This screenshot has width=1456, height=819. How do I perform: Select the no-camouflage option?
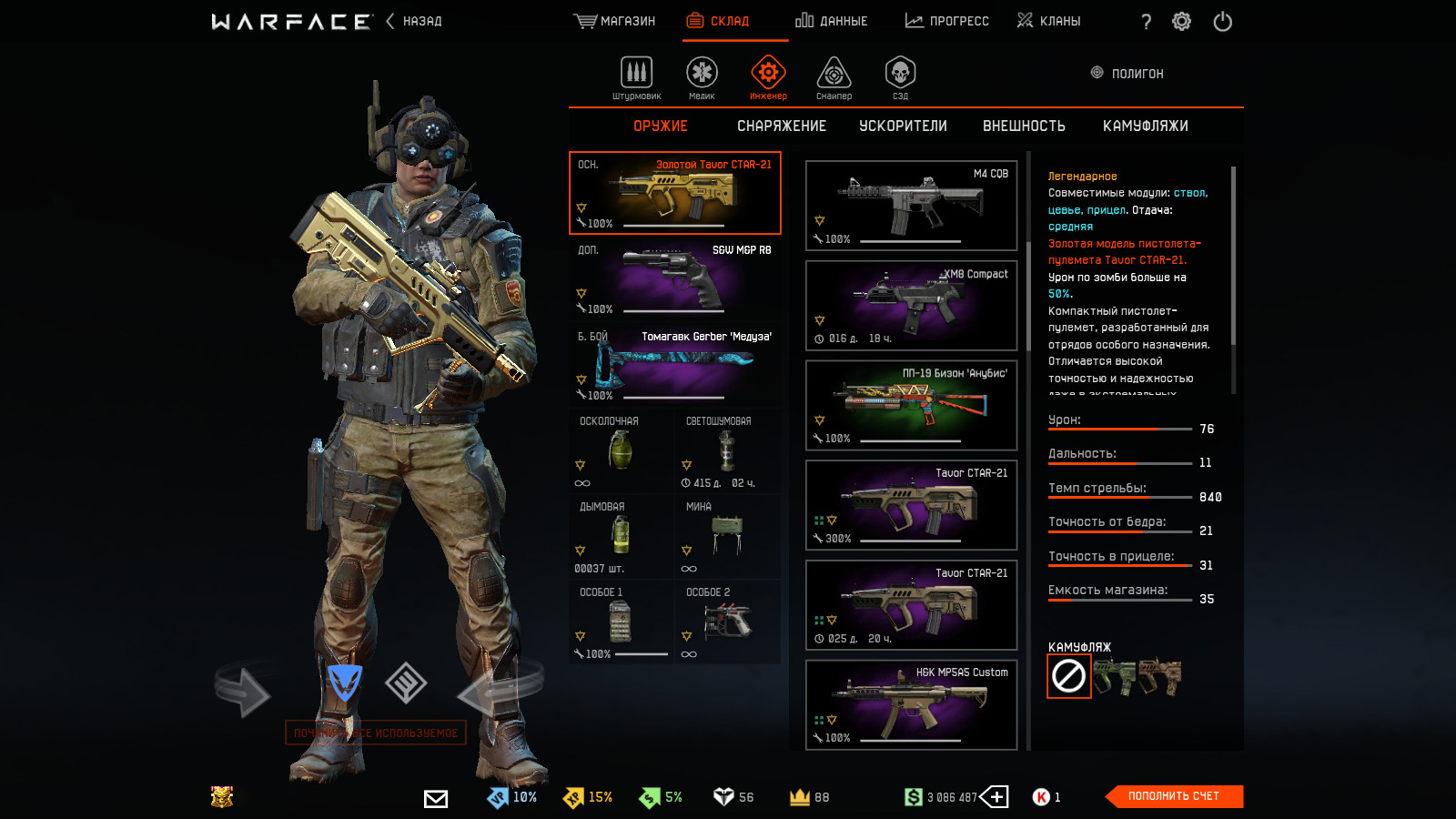click(x=1068, y=676)
